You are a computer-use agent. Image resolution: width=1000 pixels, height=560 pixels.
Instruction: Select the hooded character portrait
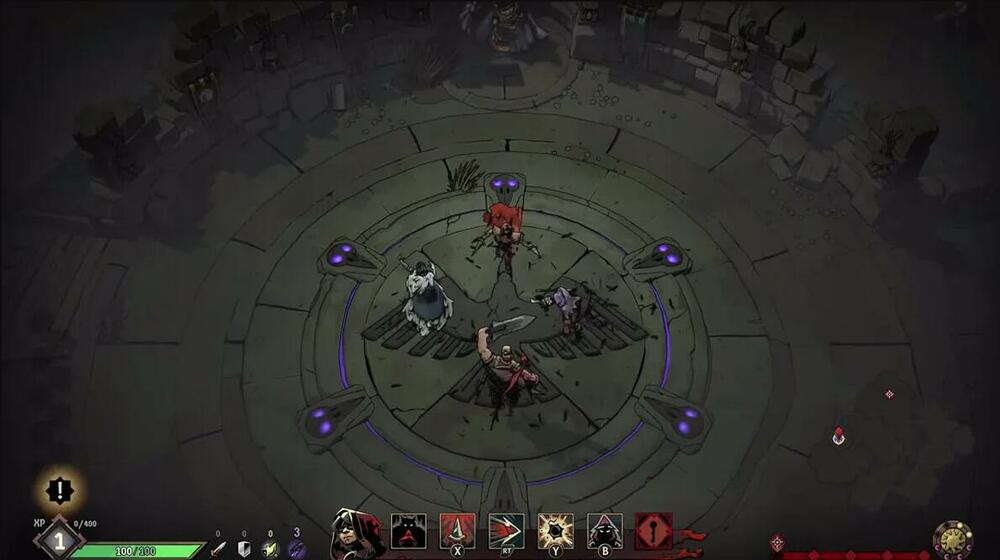356,534
